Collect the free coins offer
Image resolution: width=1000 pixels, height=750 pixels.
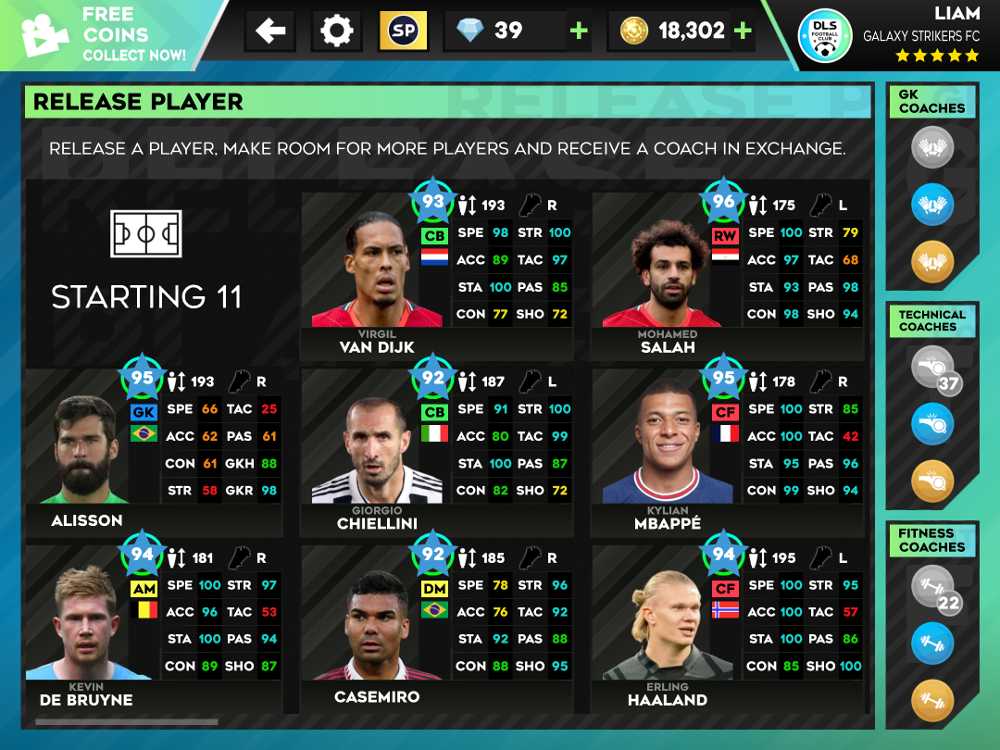(105, 35)
